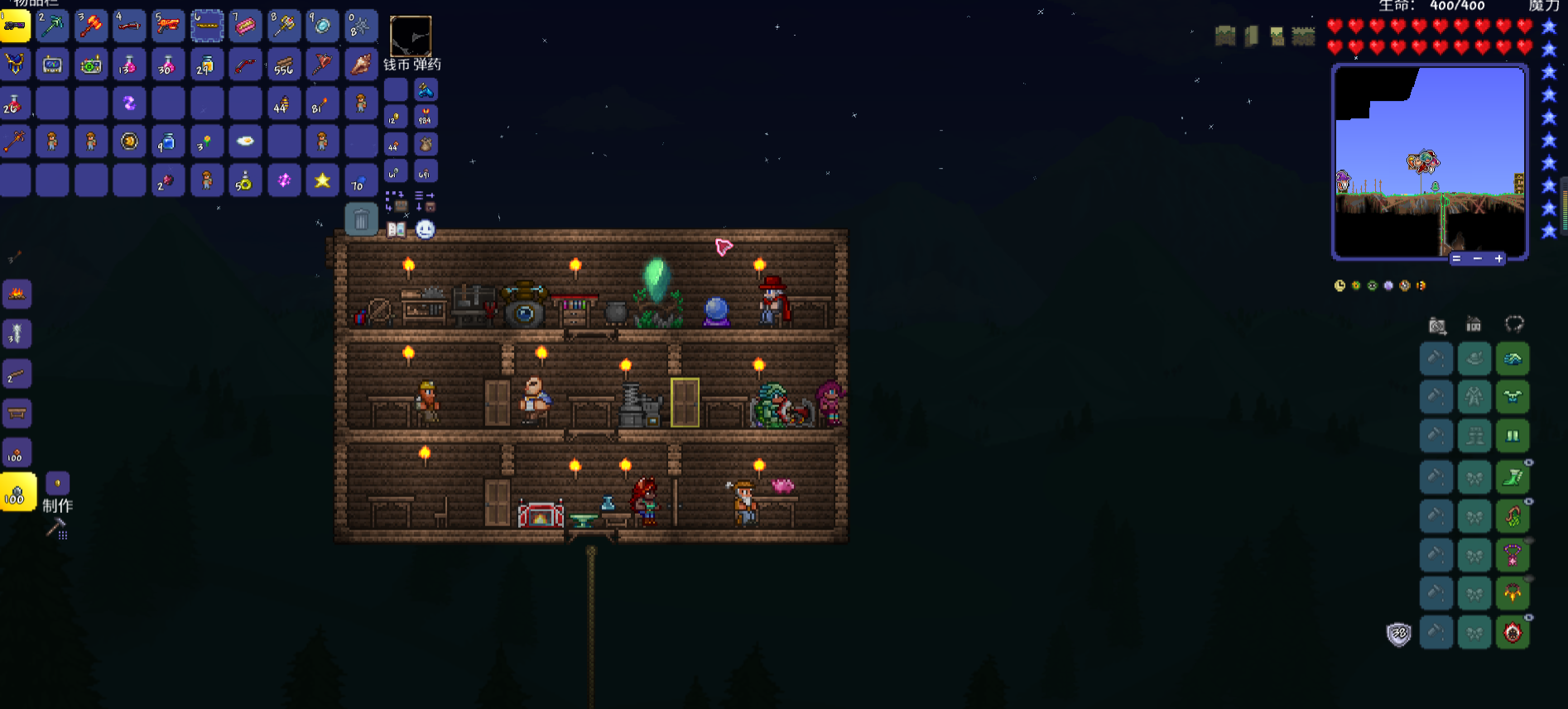Select the yellow fallen star item
1568x709 pixels.
point(322,180)
